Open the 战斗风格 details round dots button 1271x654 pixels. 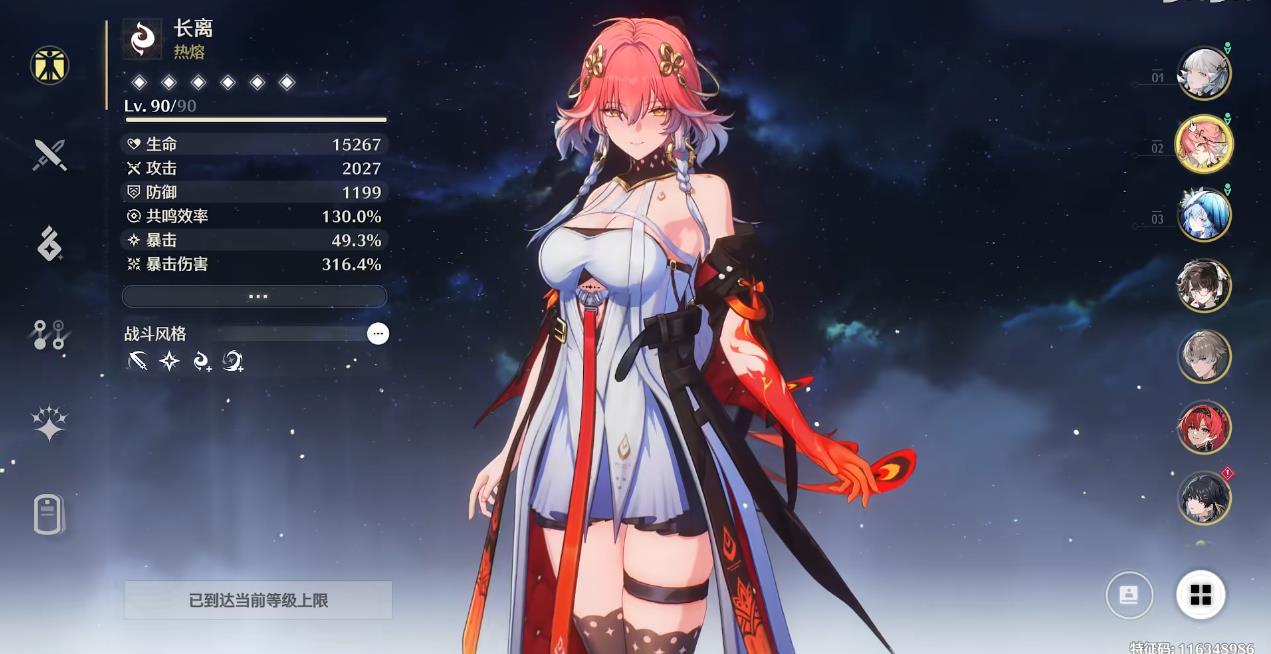(x=378, y=334)
